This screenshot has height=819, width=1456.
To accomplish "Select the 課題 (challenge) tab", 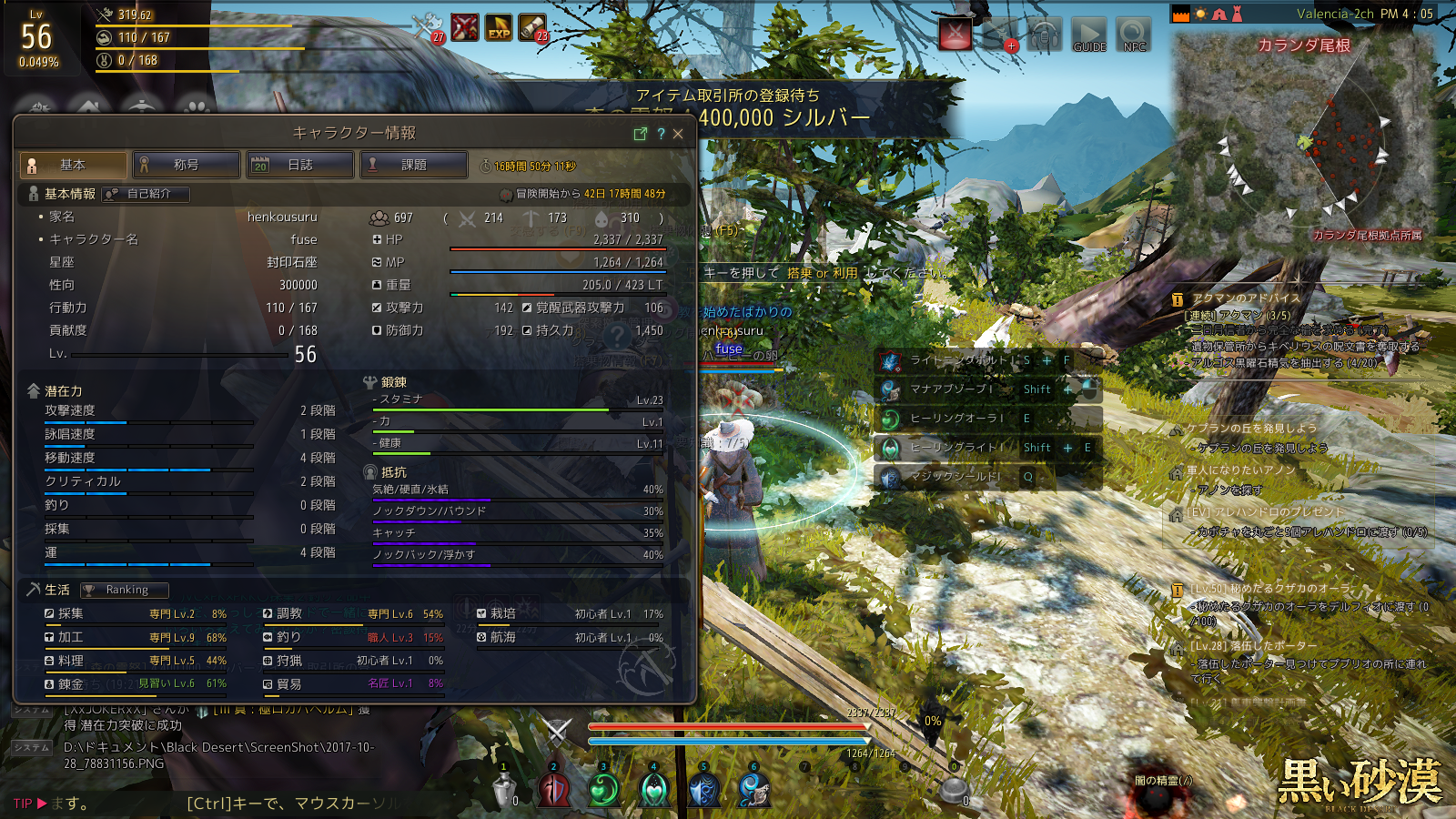I will [x=414, y=165].
